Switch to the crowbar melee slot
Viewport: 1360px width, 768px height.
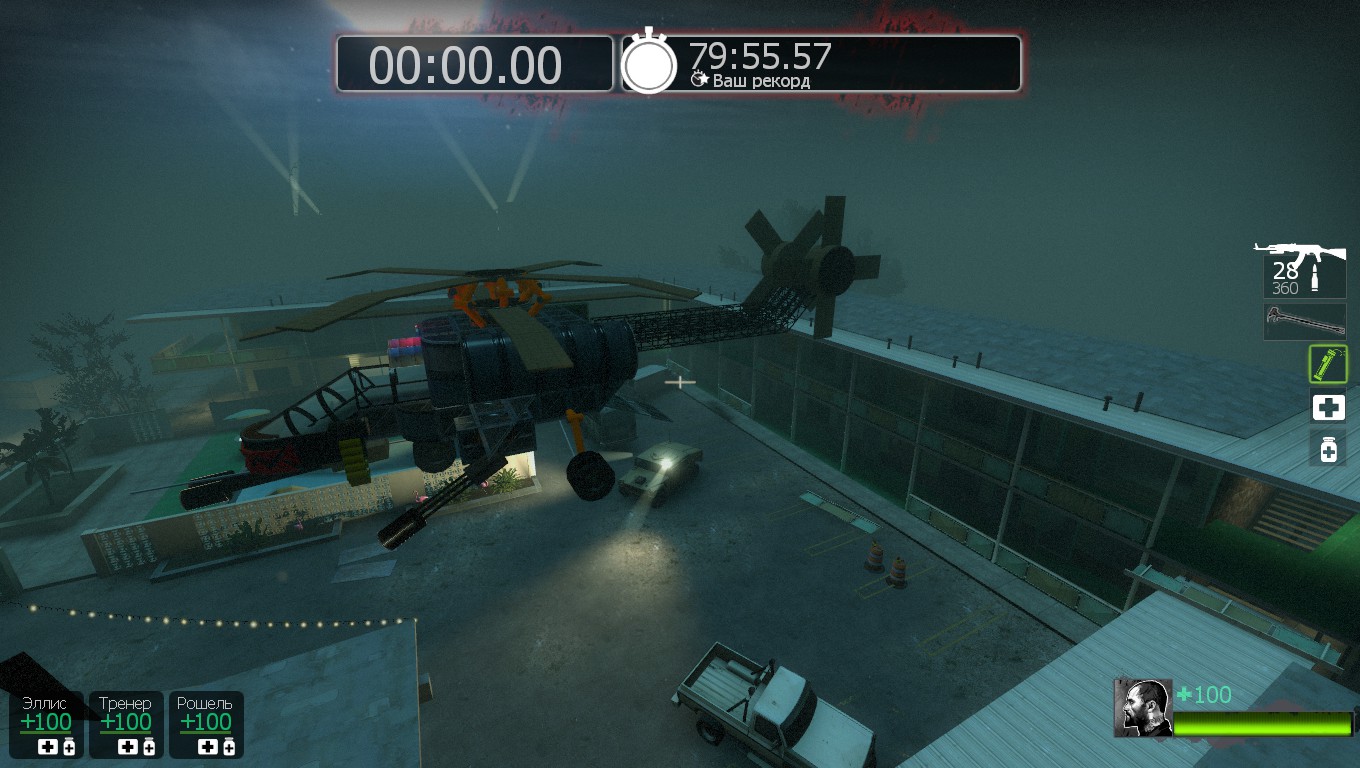point(1304,321)
